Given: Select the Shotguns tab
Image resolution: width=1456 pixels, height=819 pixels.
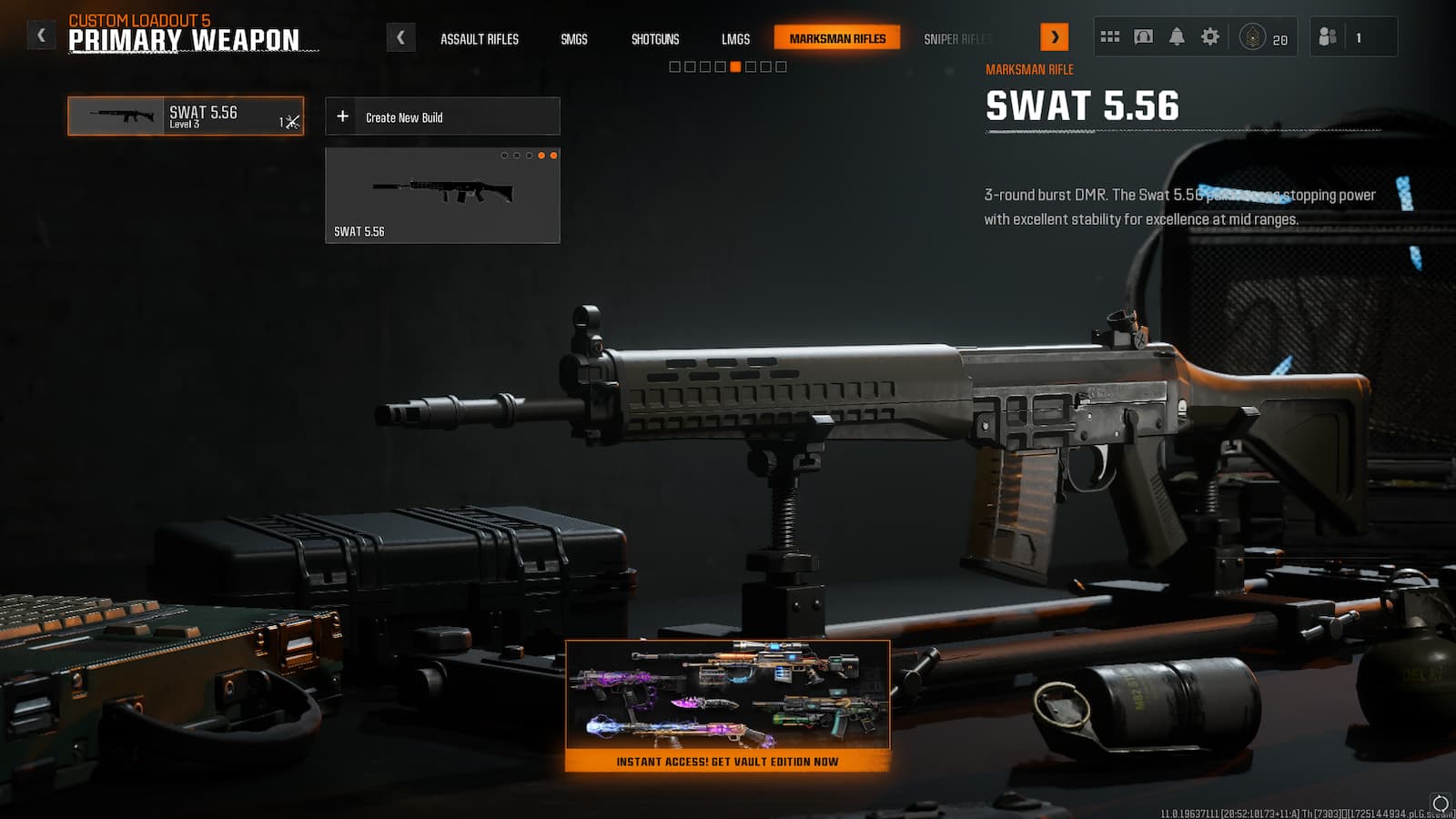Looking at the screenshot, I should pos(655,39).
